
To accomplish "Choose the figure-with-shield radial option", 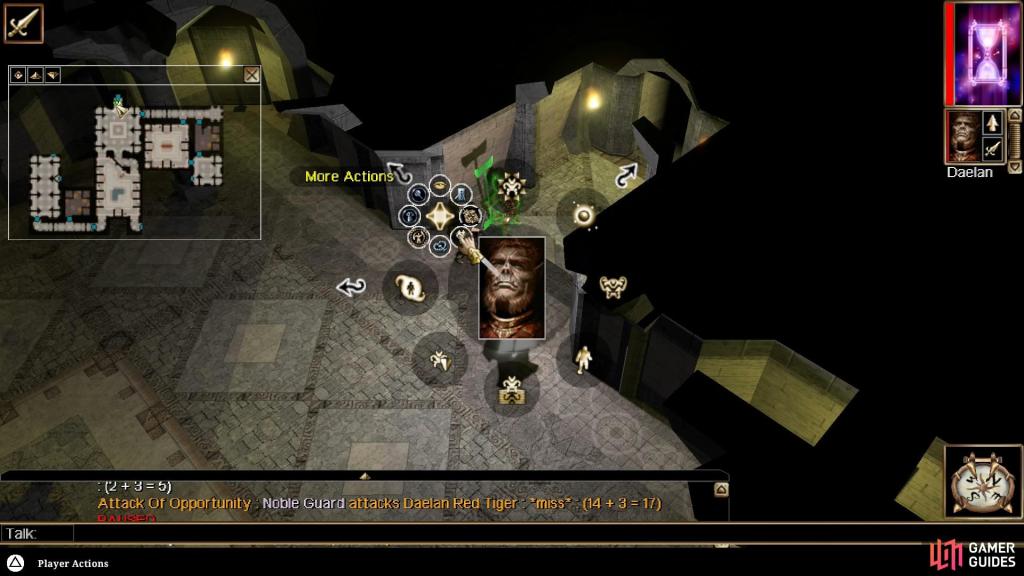I will (x=439, y=359).
